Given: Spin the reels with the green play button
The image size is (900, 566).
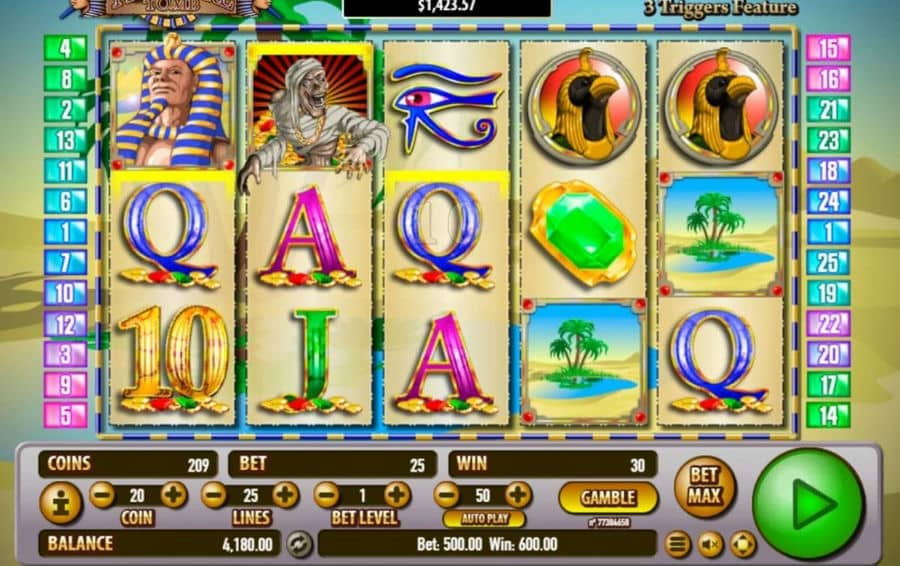Looking at the screenshot, I should pos(807,503).
